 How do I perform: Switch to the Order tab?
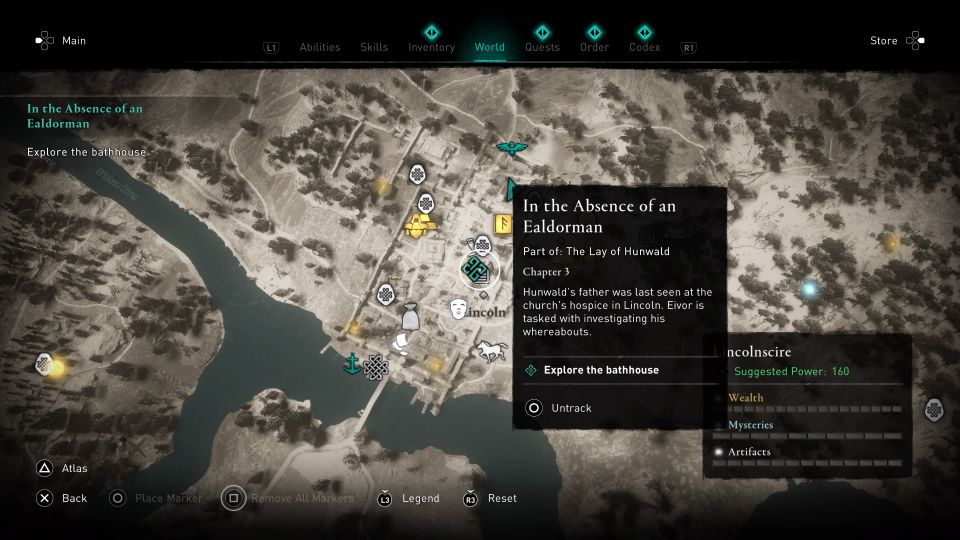click(x=594, y=47)
